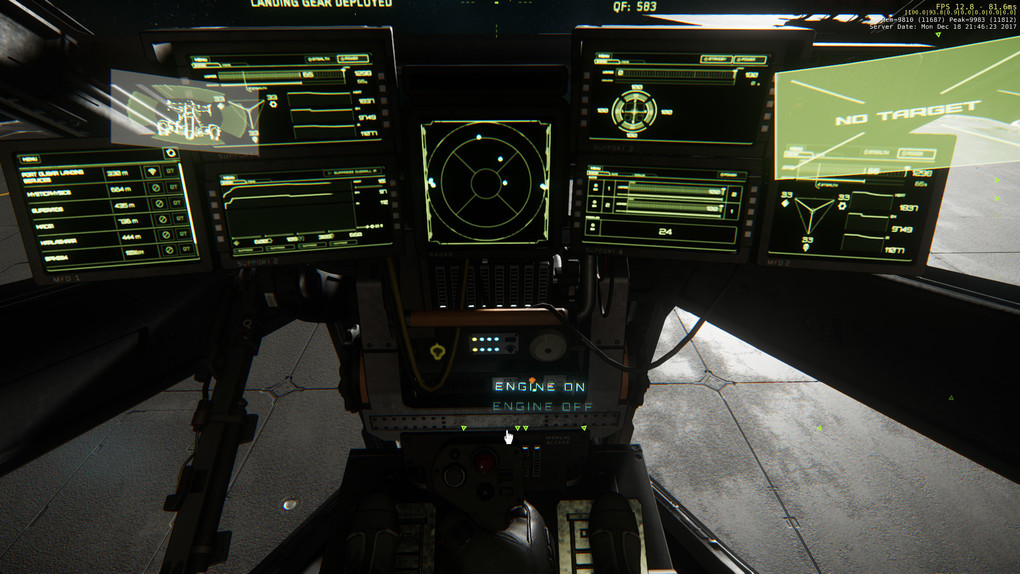Toggle Power on the ship hologram screen
Viewport: 1020px width, 574px height.
coord(352,59)
